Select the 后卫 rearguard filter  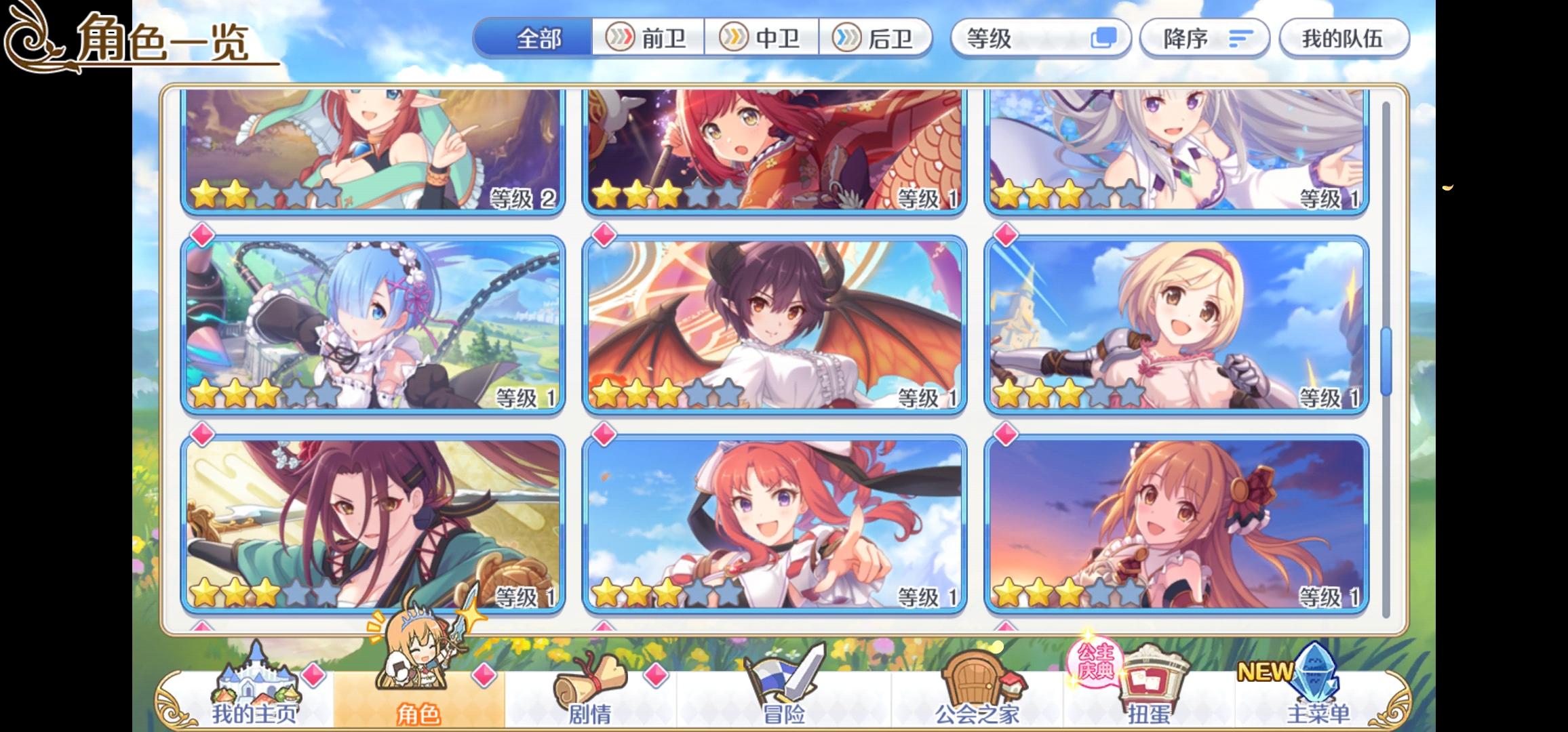point(877,39)
